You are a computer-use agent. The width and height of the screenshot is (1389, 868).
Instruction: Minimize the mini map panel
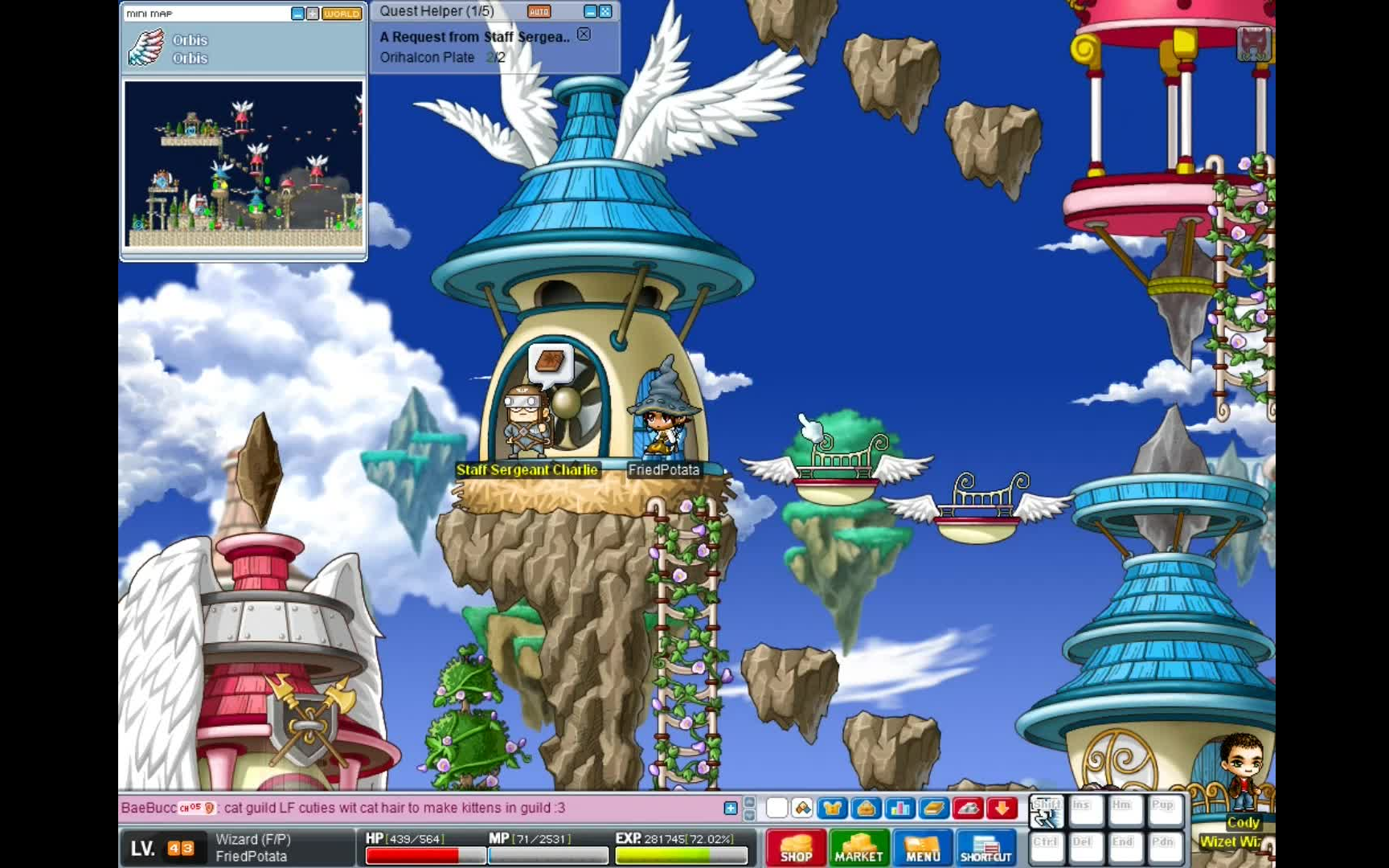pos(297,14)
